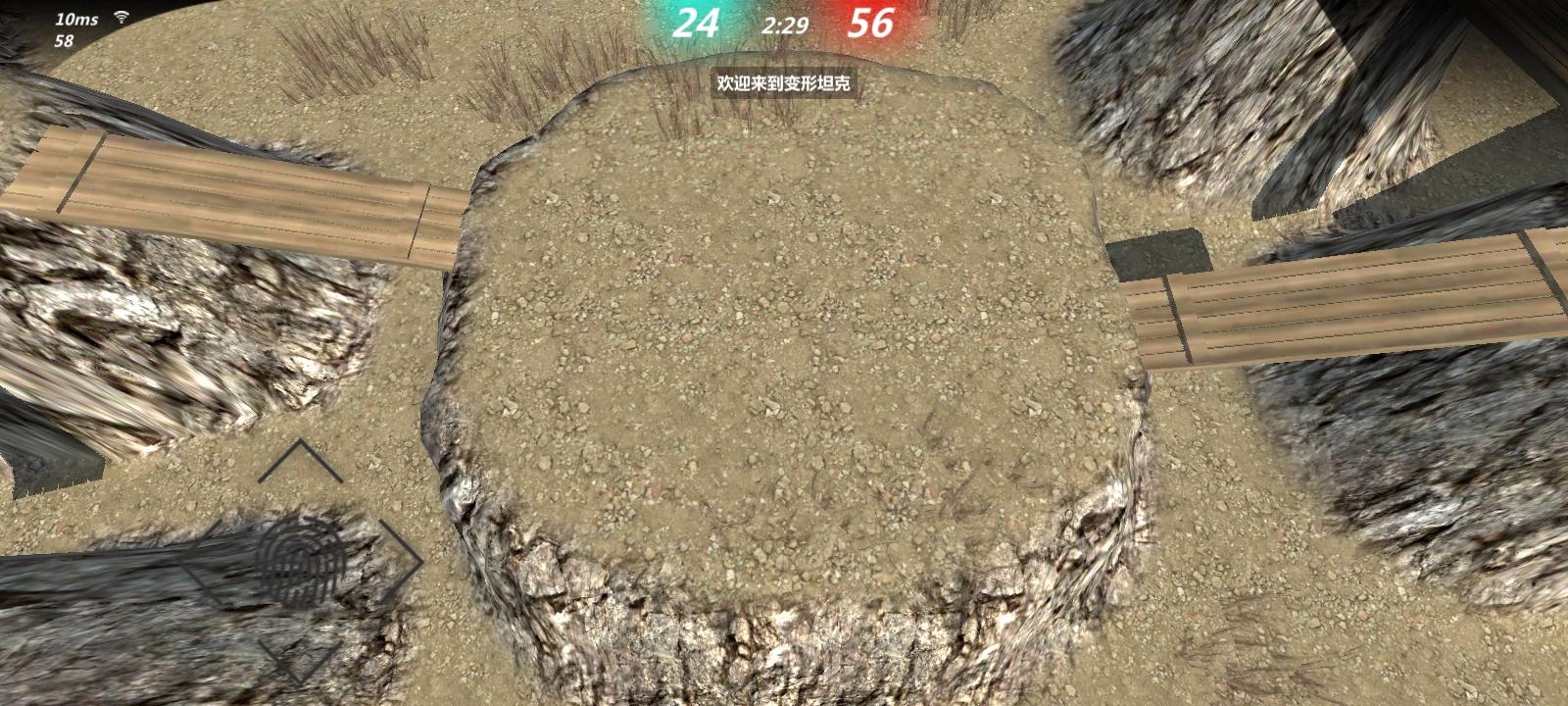Screen dimensions: 1568x706
Task: Tap the welcome message text label
Action: pos(783,85)
